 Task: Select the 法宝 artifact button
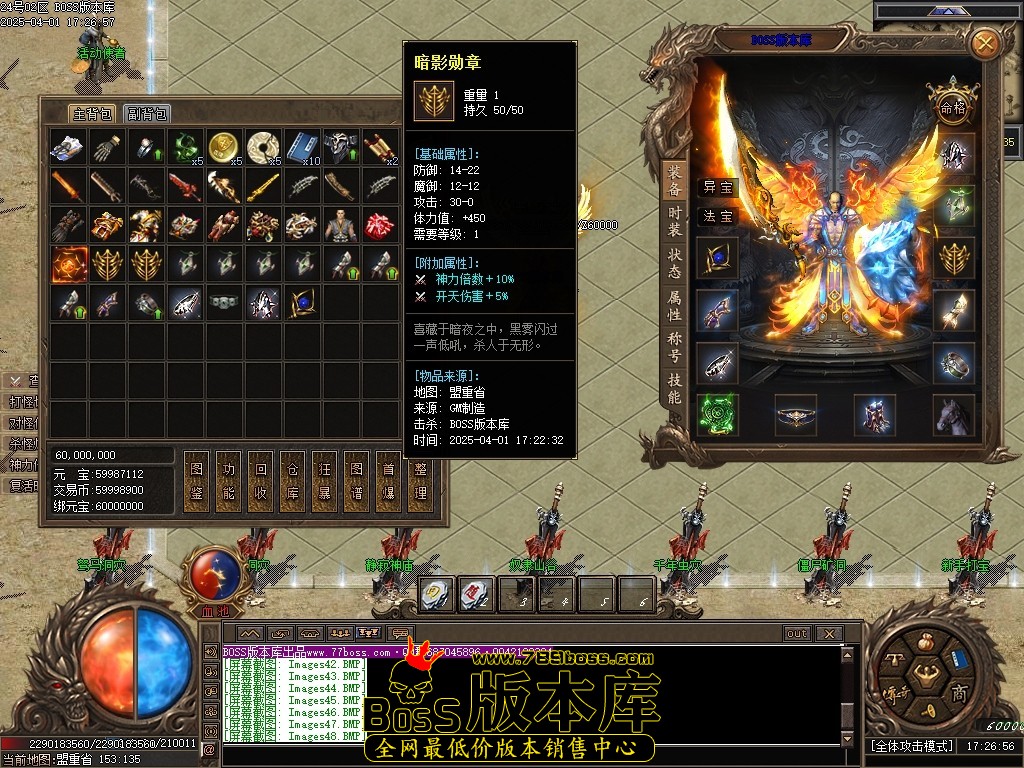718,216
